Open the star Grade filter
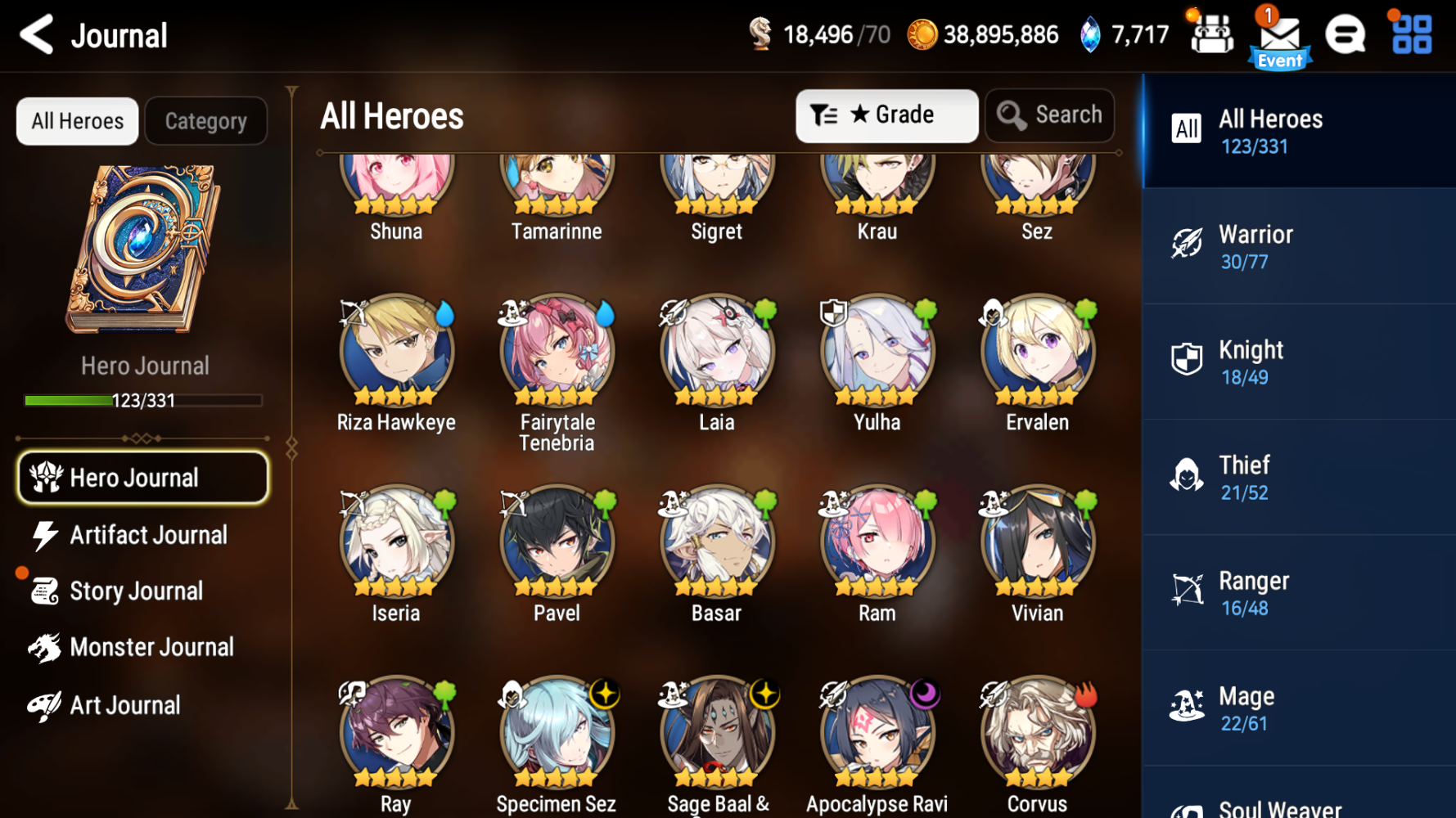The height and width of the screenshot is (818, 1456). coord(887,115)
